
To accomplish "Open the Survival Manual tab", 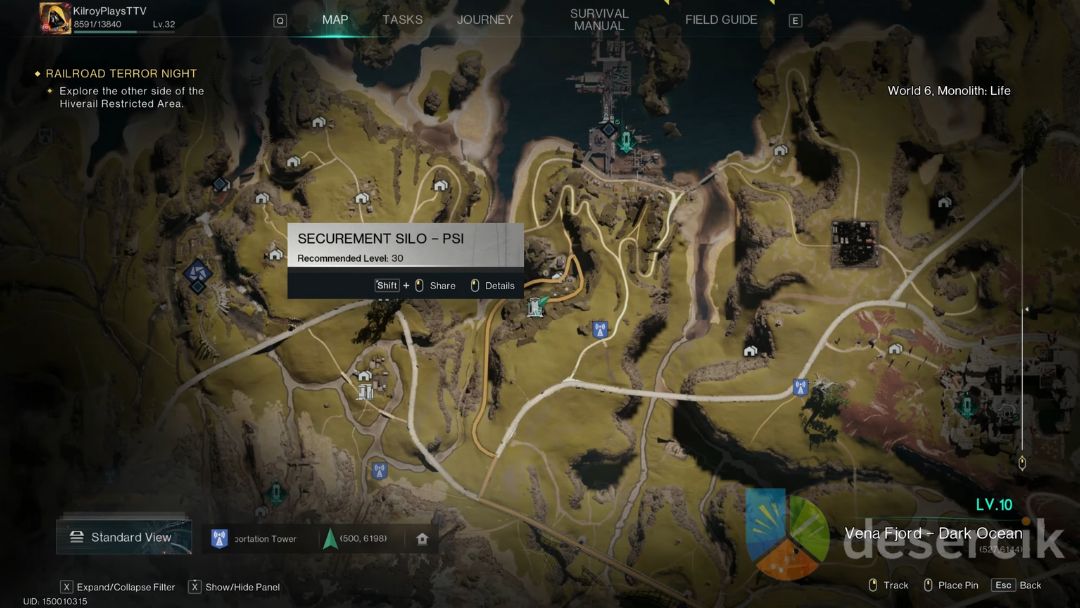I will [599, 20].
